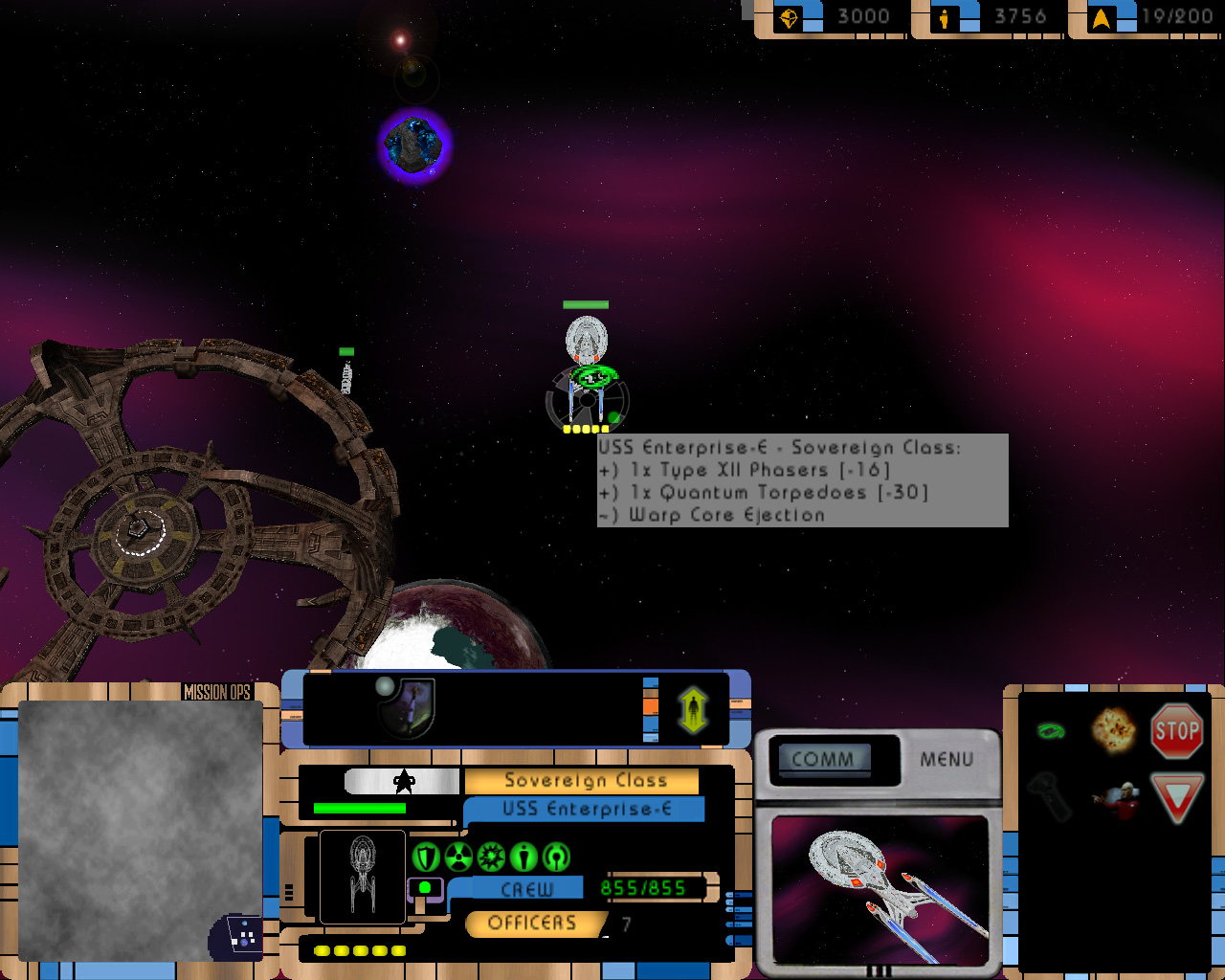The width and height of the screenshot is (1225, 980).
Task: Select the weapons burst subsystem icon
Action: [x=491, y=857]
